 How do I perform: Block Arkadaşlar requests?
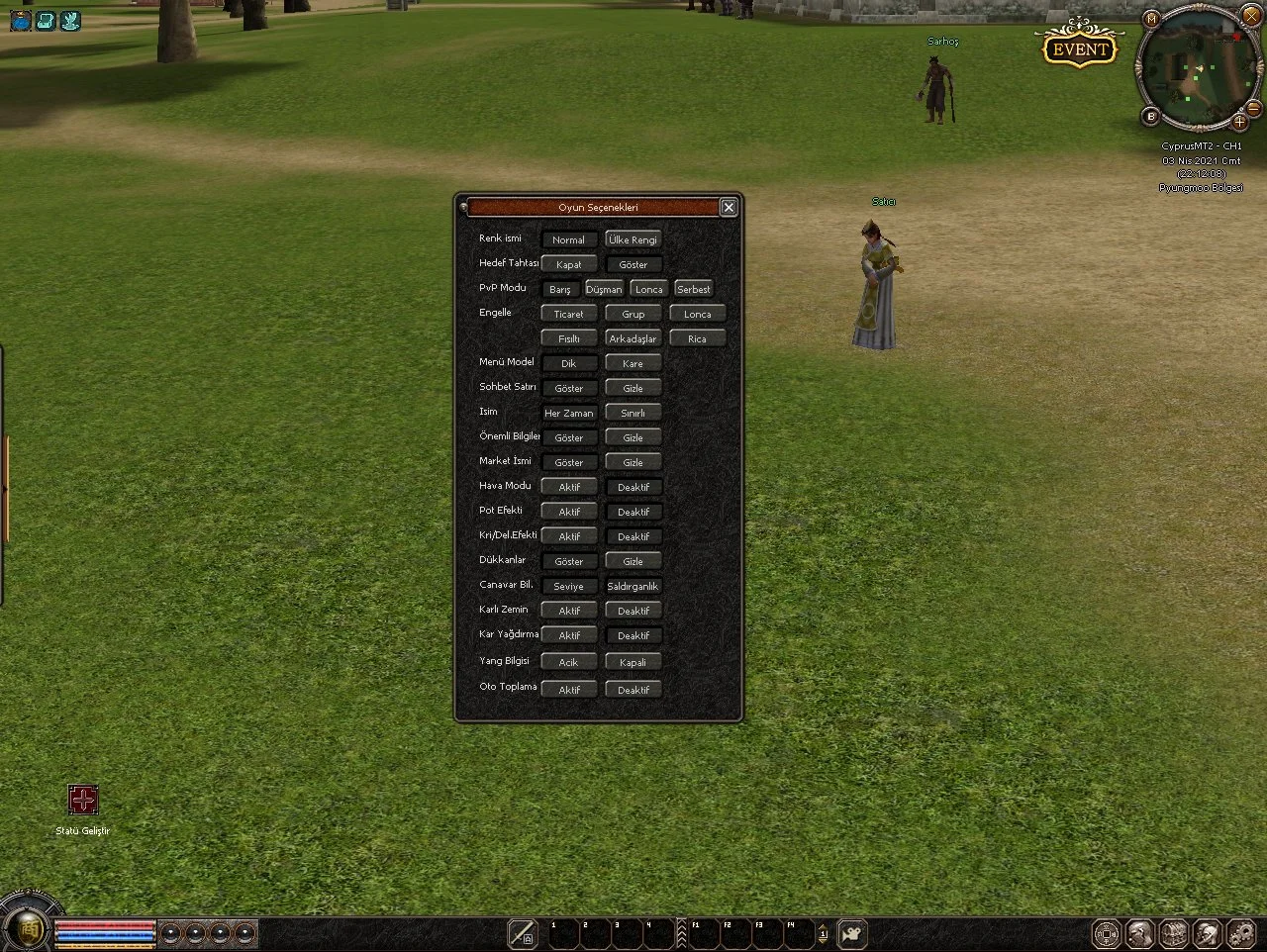click(633, 338)
